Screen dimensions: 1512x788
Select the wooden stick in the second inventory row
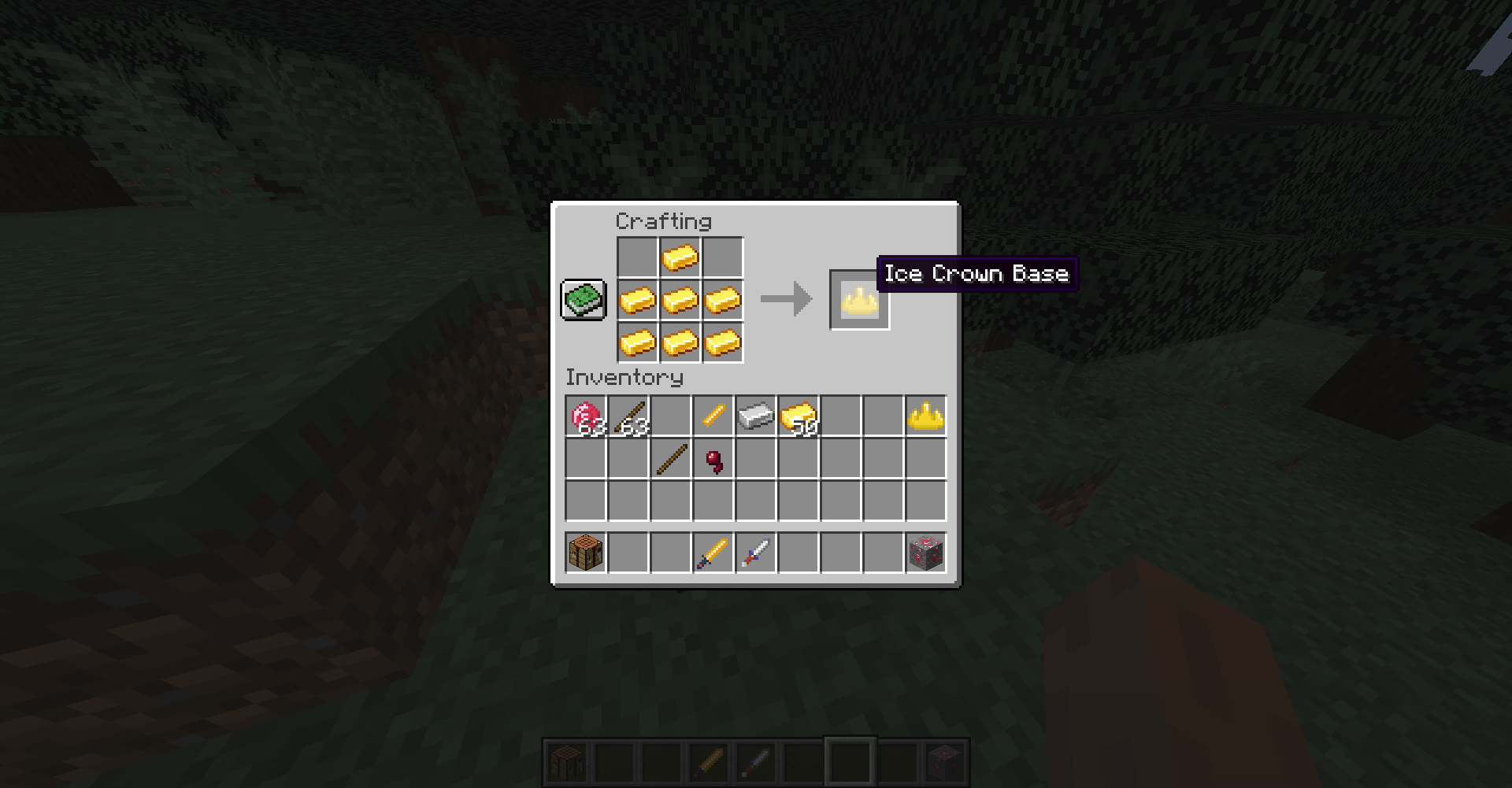click(x=669, y=461)
